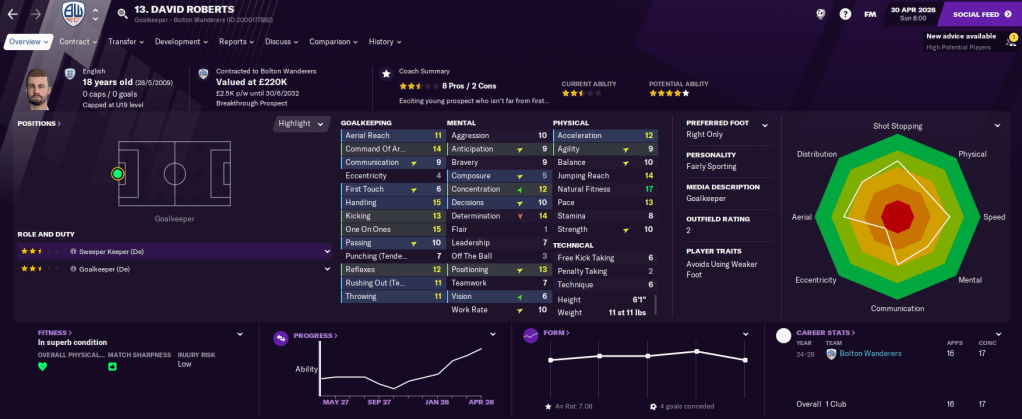This screenshot has width=1022, height=419.
Task: Open the Positions panel heading
Action: click(x=39, y=124)
